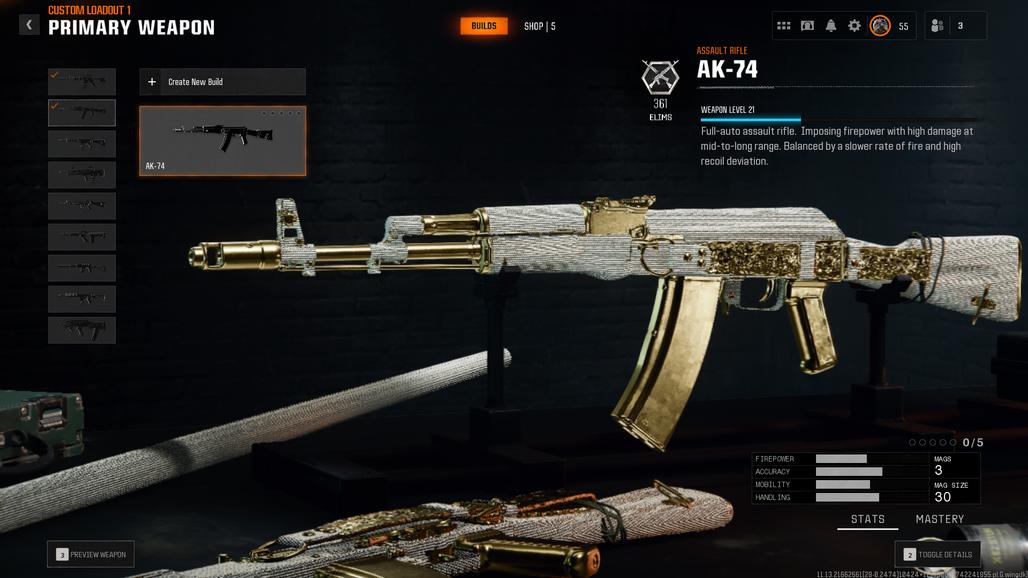Click the Preview Weapon button

coord(91,554)
